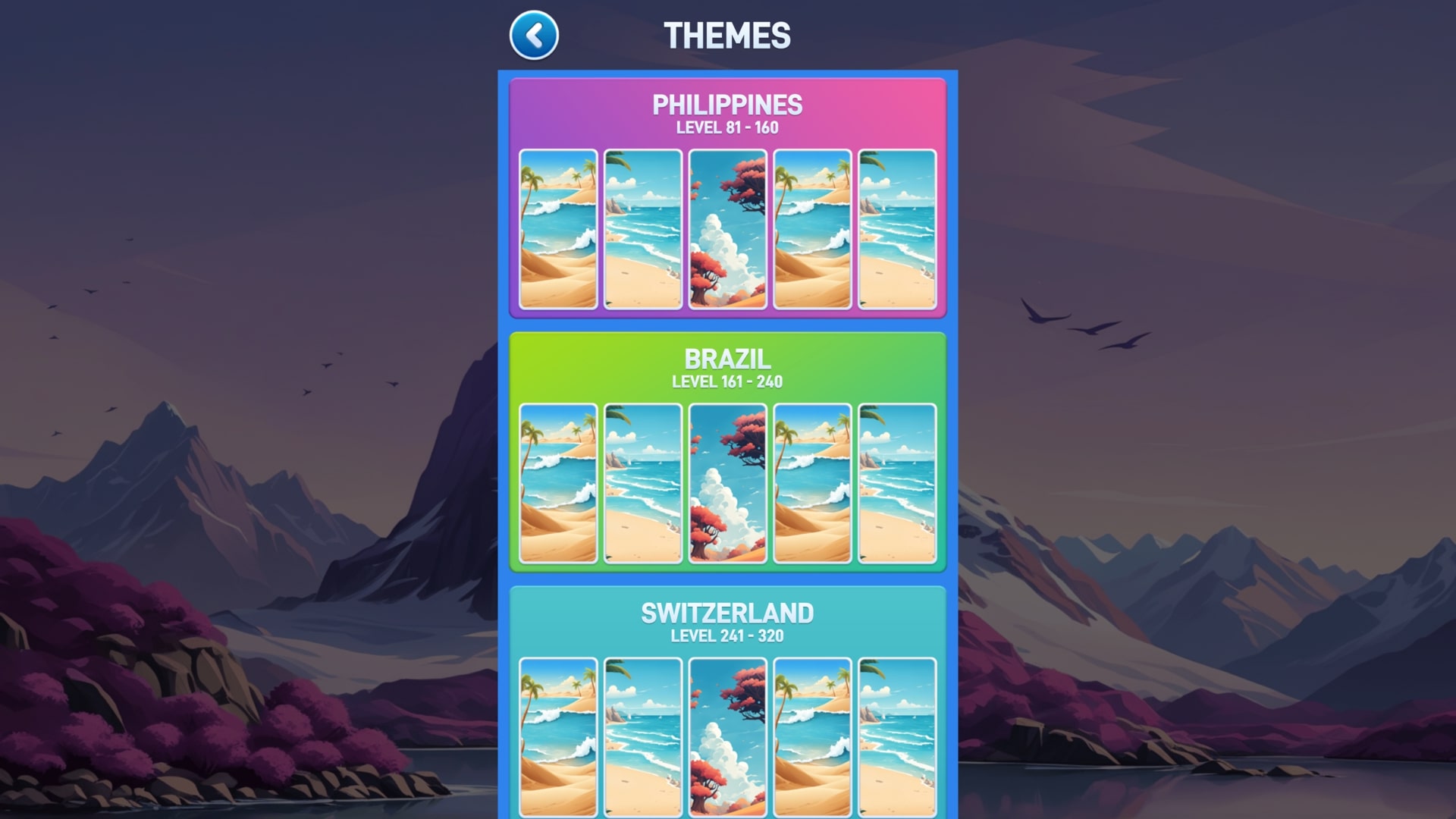Select the first beach thumbnail under Philippines

pos(558,229)
